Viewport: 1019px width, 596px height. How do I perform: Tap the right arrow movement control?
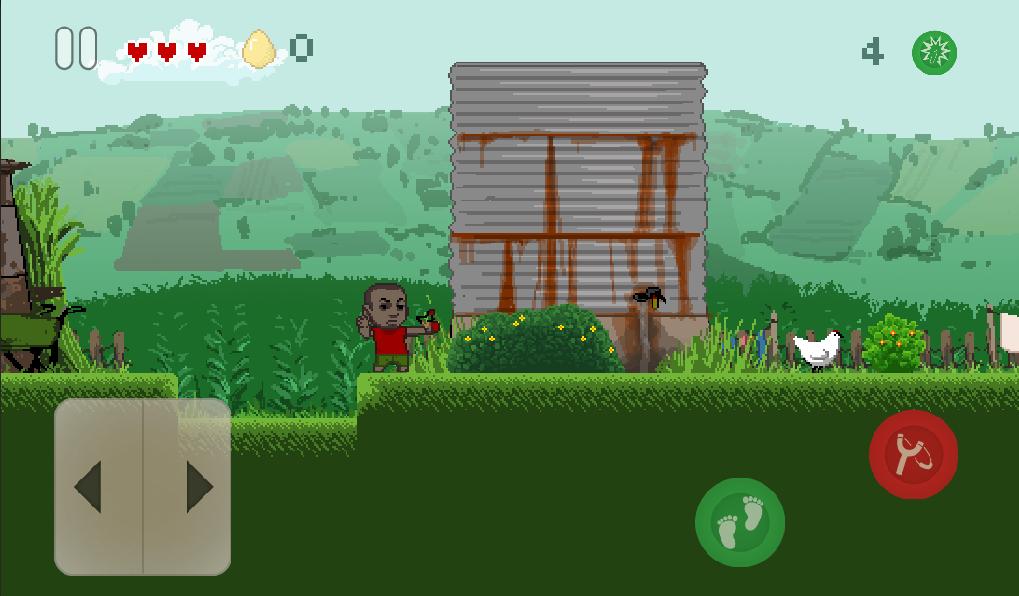pos(190,487)
